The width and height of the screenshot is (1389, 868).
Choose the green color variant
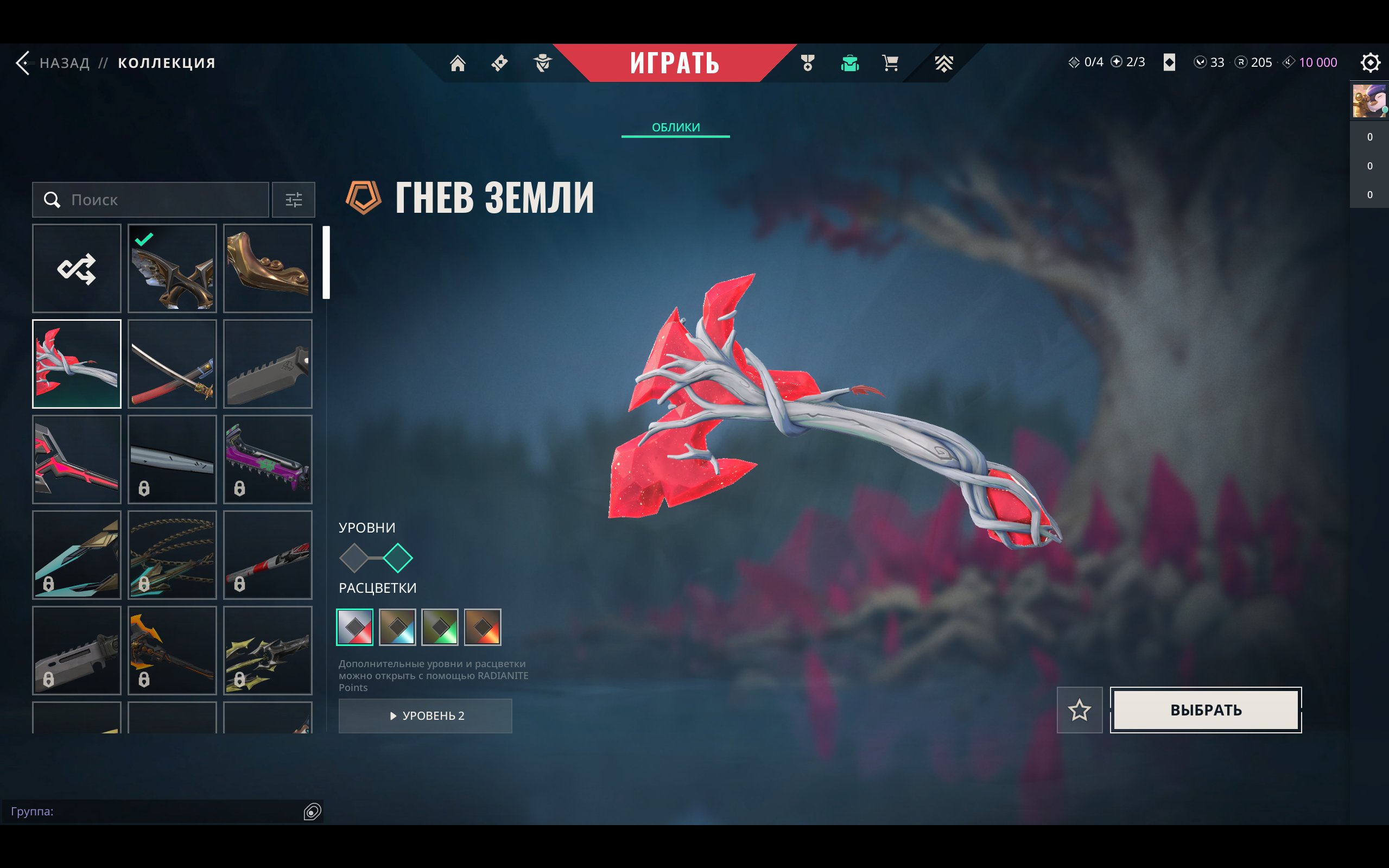[440, 627]
